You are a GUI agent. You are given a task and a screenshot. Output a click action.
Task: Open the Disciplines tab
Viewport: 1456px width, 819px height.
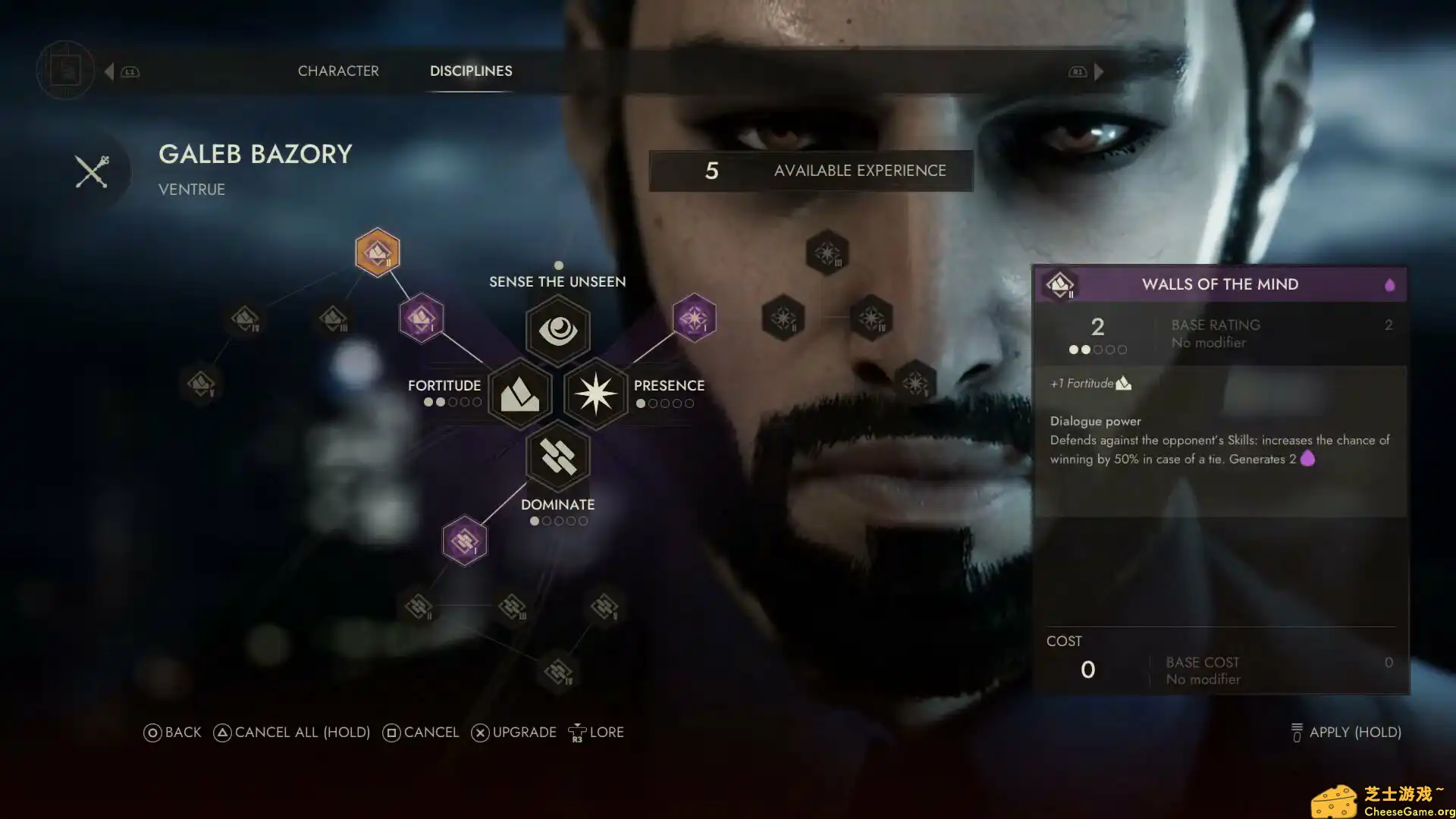coord(471,71)
